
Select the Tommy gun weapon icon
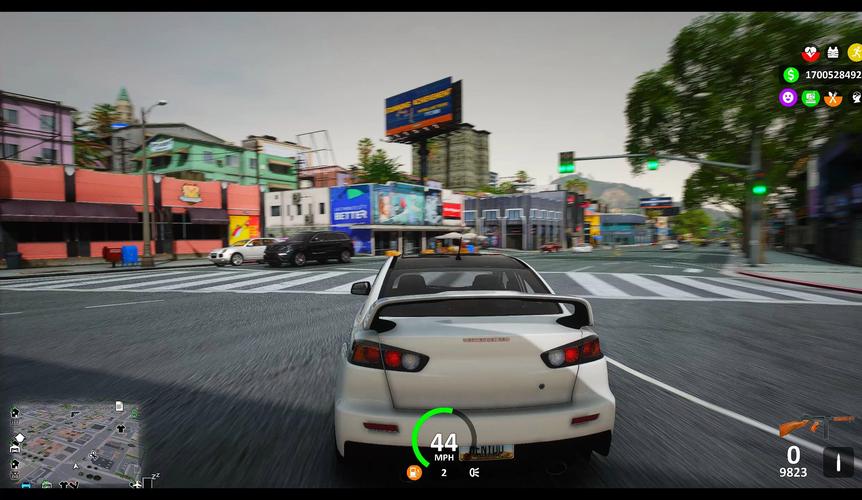click(x=816, y=424)
